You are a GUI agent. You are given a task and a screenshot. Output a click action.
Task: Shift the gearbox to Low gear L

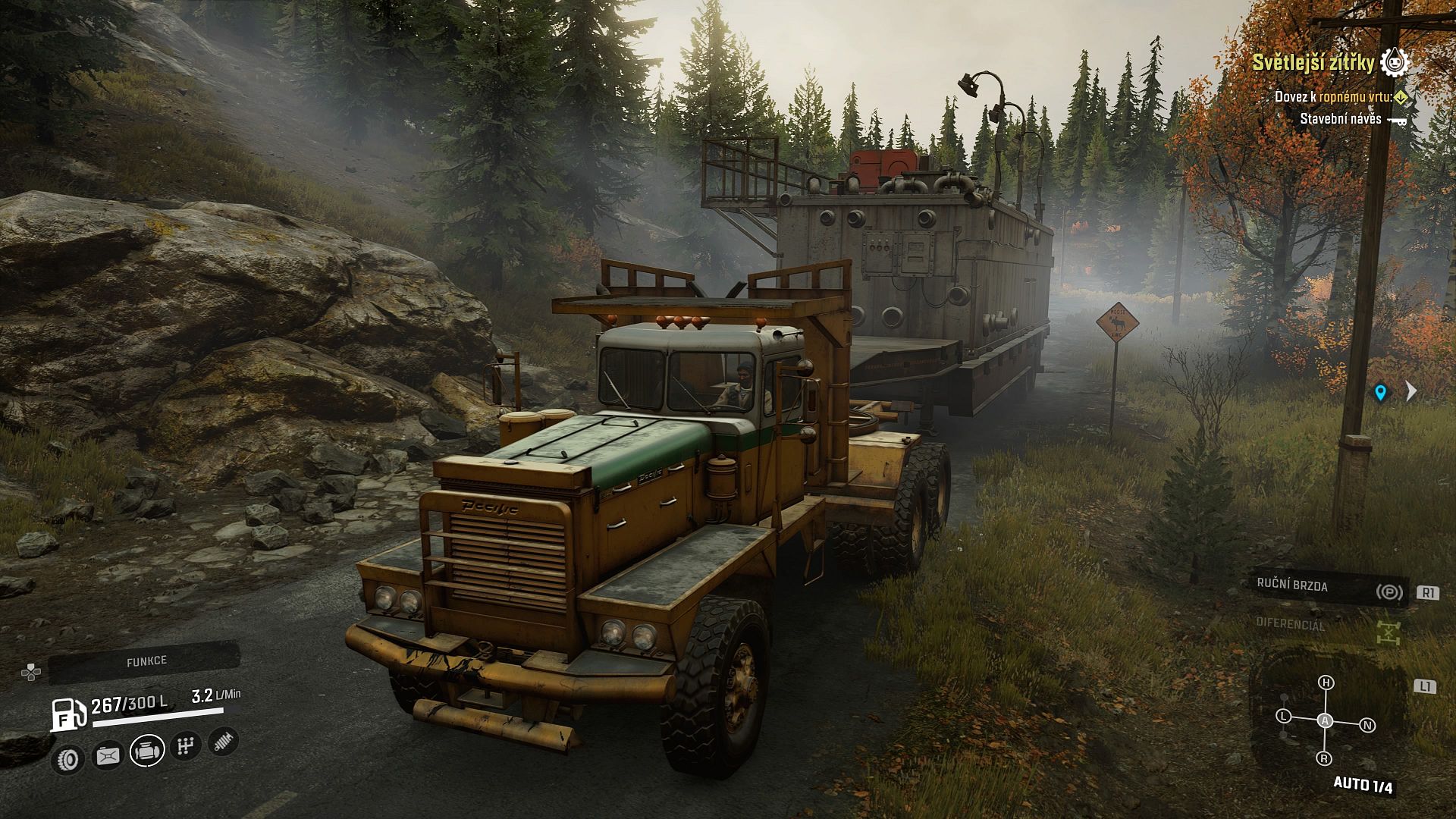coord(1283,716)
